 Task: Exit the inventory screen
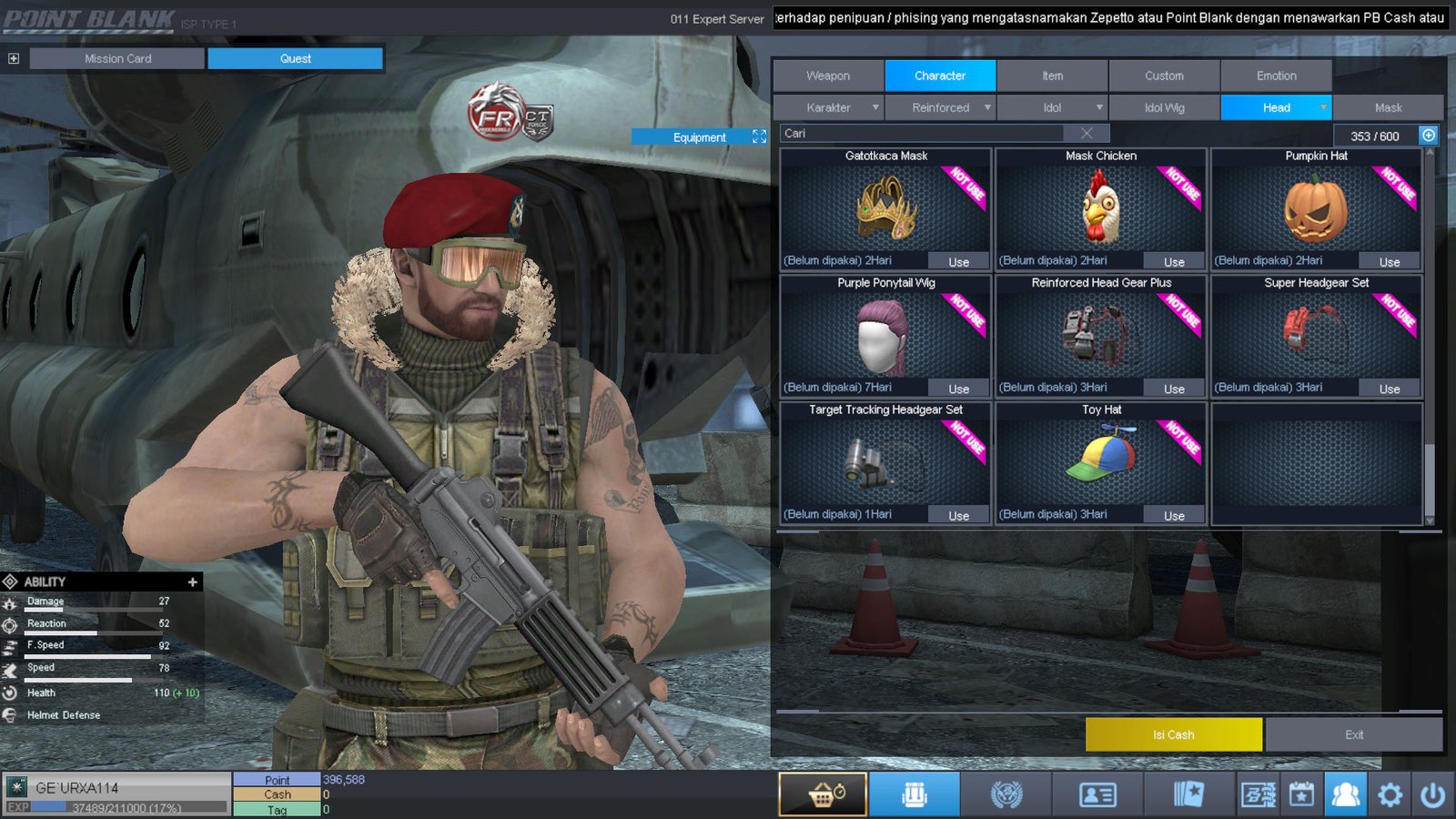(x=1353, y=734)
